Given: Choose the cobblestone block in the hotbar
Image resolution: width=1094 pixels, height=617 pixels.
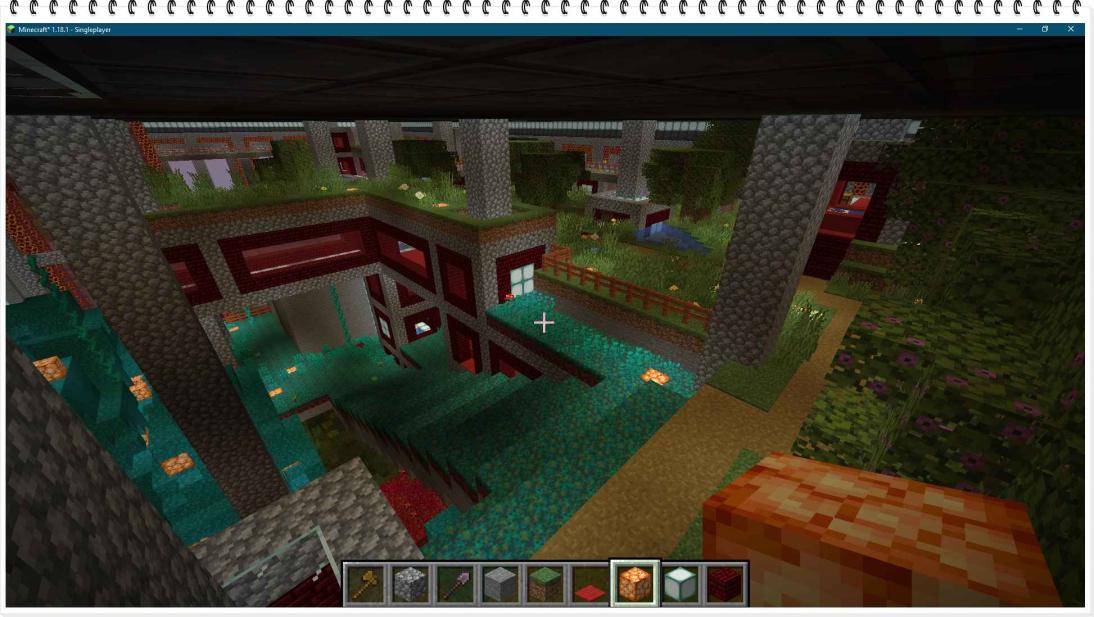Looking at the screenshot, I should click(410, 584).
